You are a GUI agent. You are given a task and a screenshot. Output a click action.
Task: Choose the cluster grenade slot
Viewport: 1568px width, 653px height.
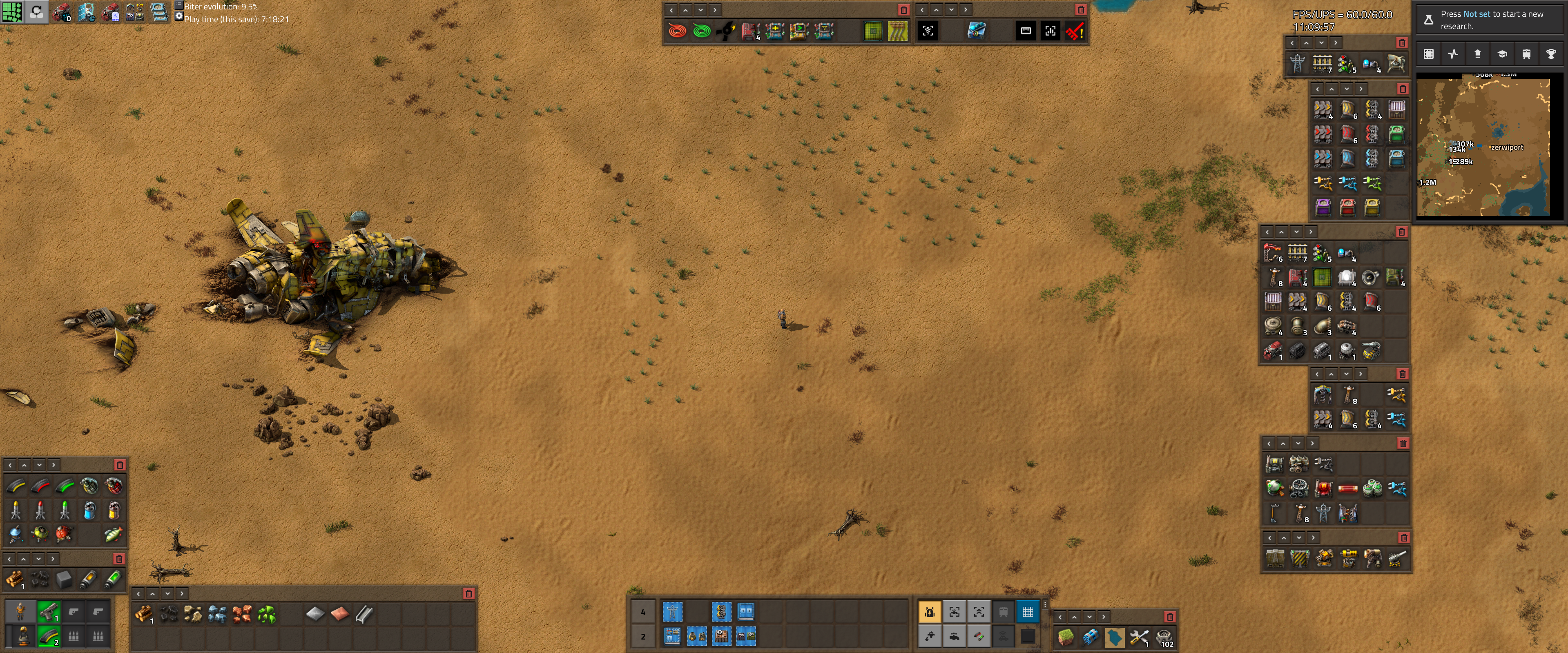[x=114, y=486]
